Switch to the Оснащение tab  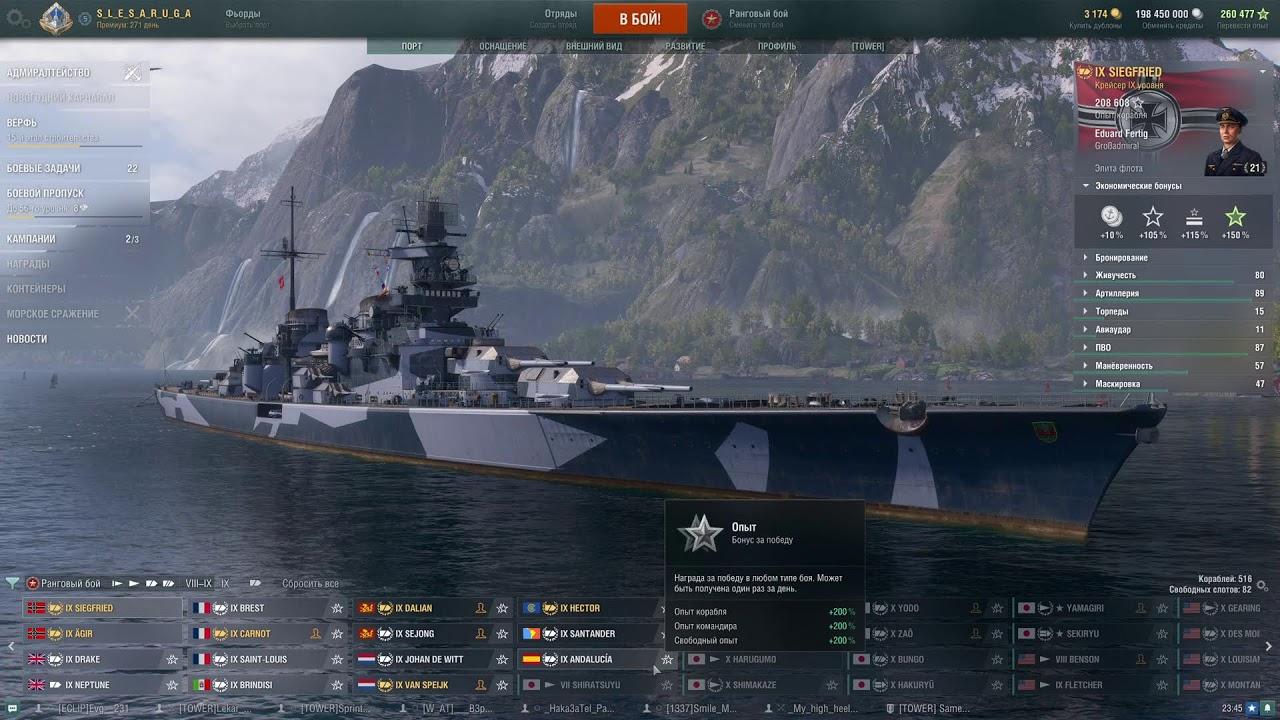(x=502, y=47)
